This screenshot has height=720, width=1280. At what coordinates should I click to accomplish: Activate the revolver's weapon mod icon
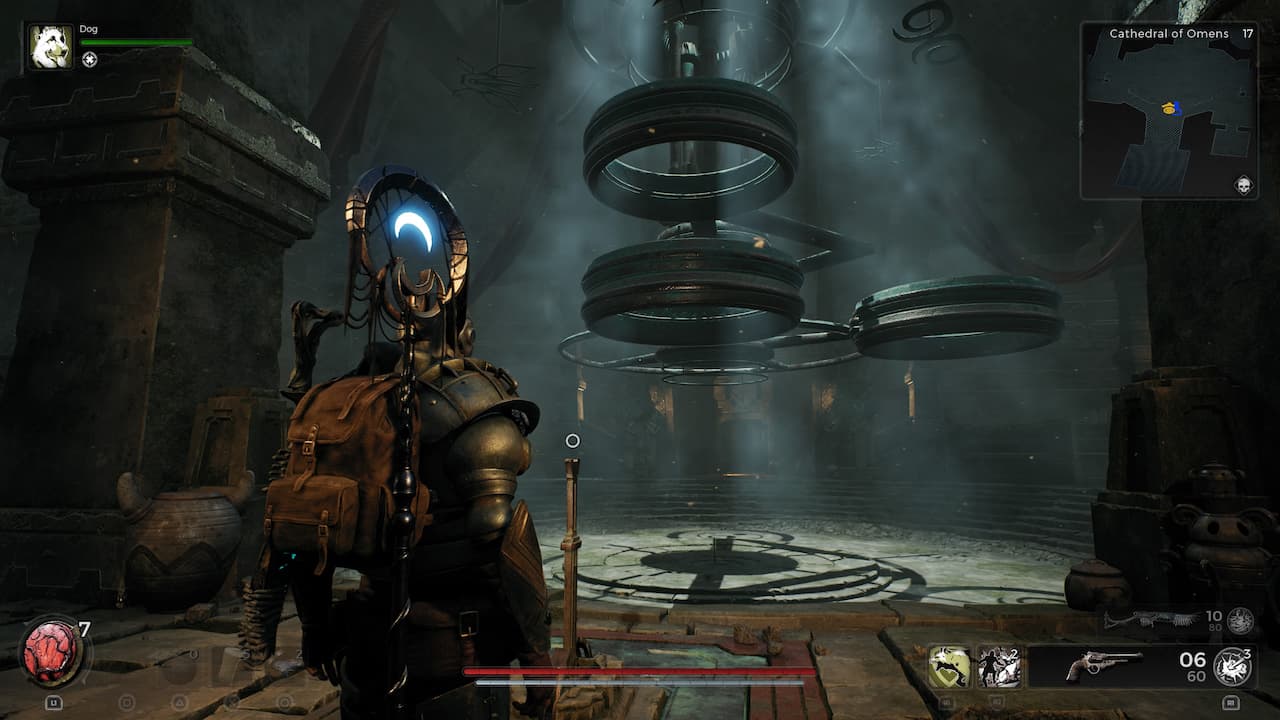pos(1233,666)
